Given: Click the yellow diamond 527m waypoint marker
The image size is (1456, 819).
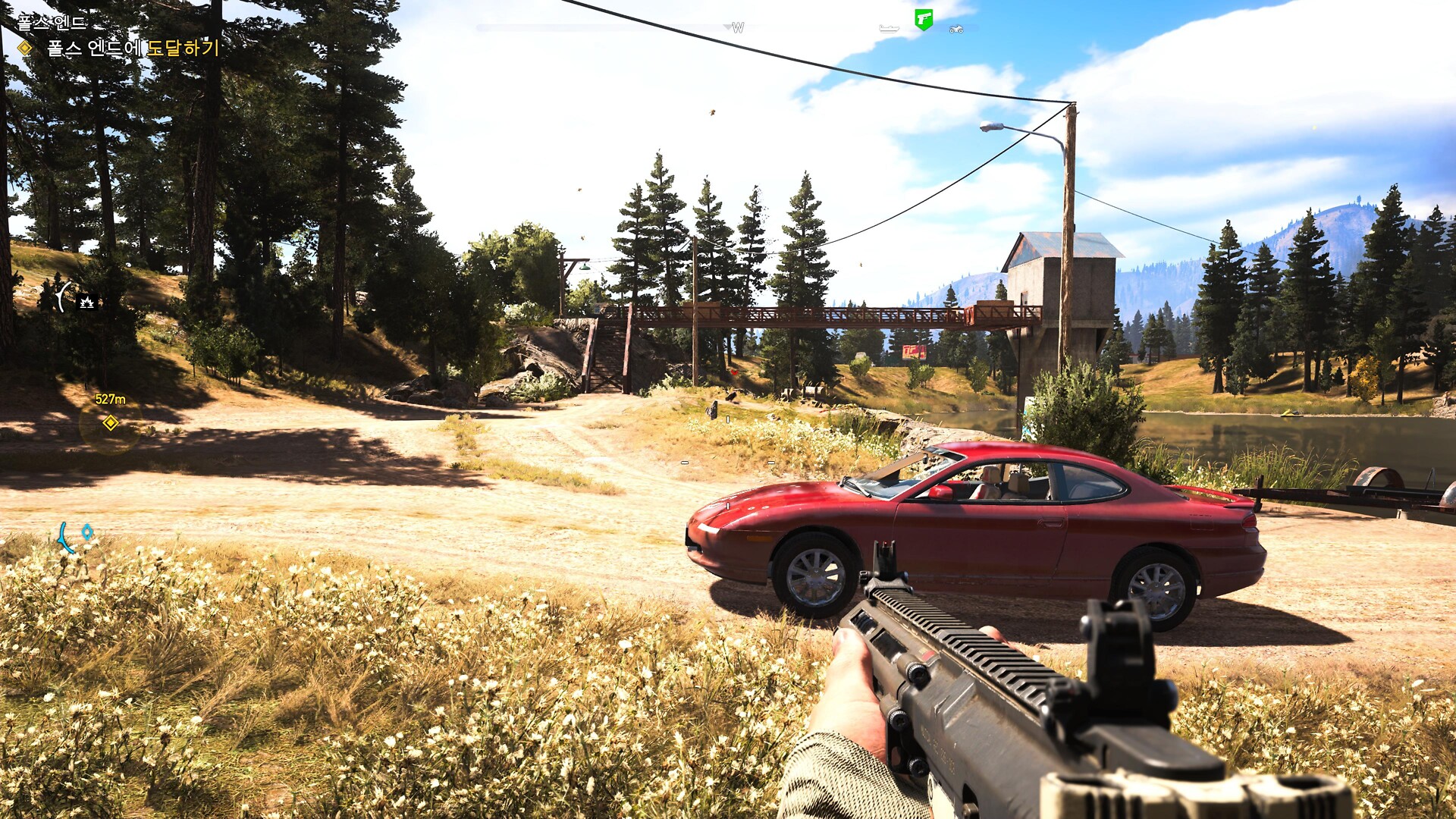Looking at the screenshot, I should (111, 422).
